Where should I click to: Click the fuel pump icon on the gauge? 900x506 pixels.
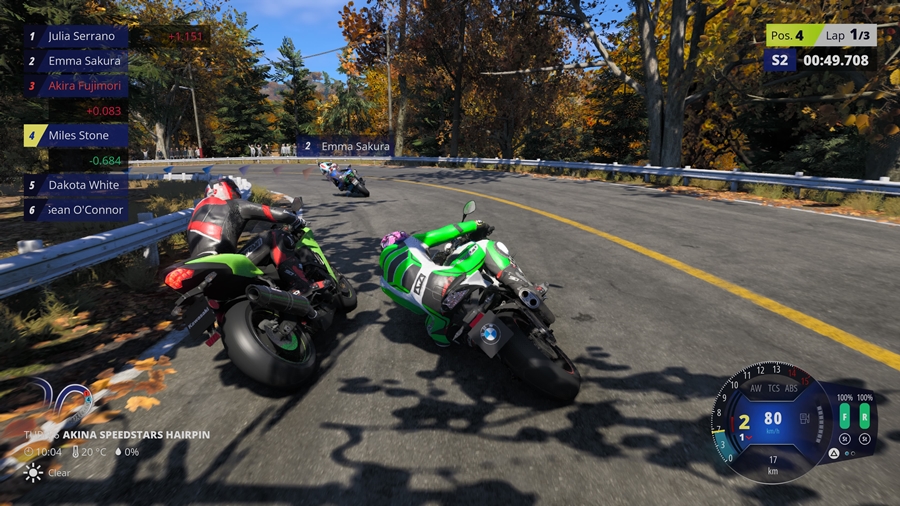point(805,417)
